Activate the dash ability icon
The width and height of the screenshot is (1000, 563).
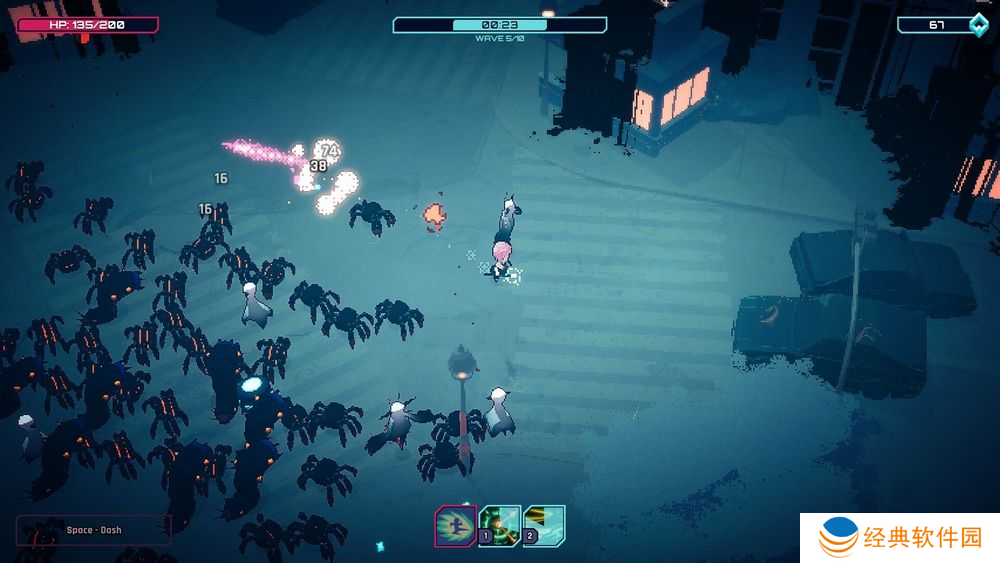coord(455,526)
